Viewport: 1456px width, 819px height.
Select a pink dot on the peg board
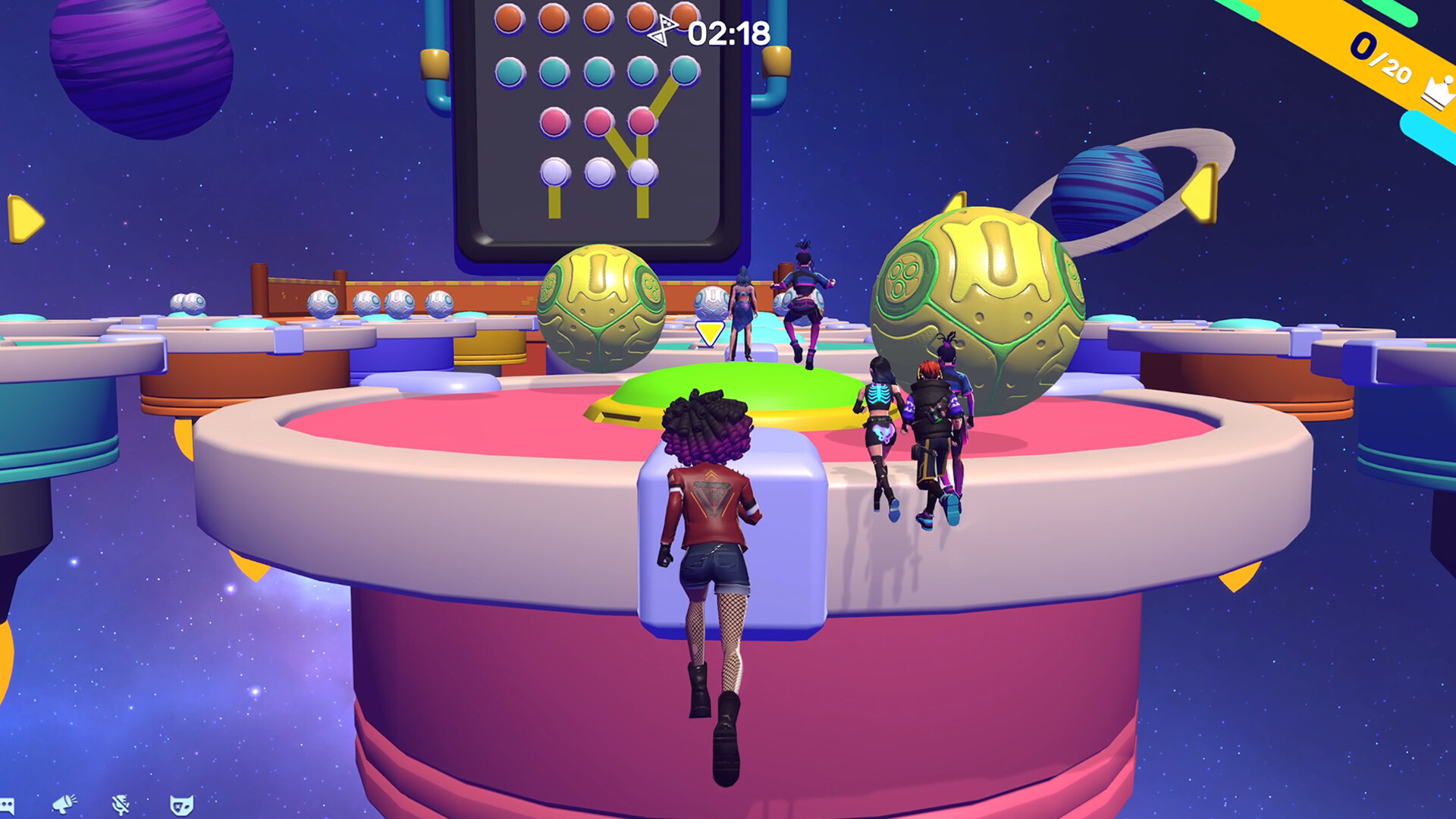(x=599, y=120)
